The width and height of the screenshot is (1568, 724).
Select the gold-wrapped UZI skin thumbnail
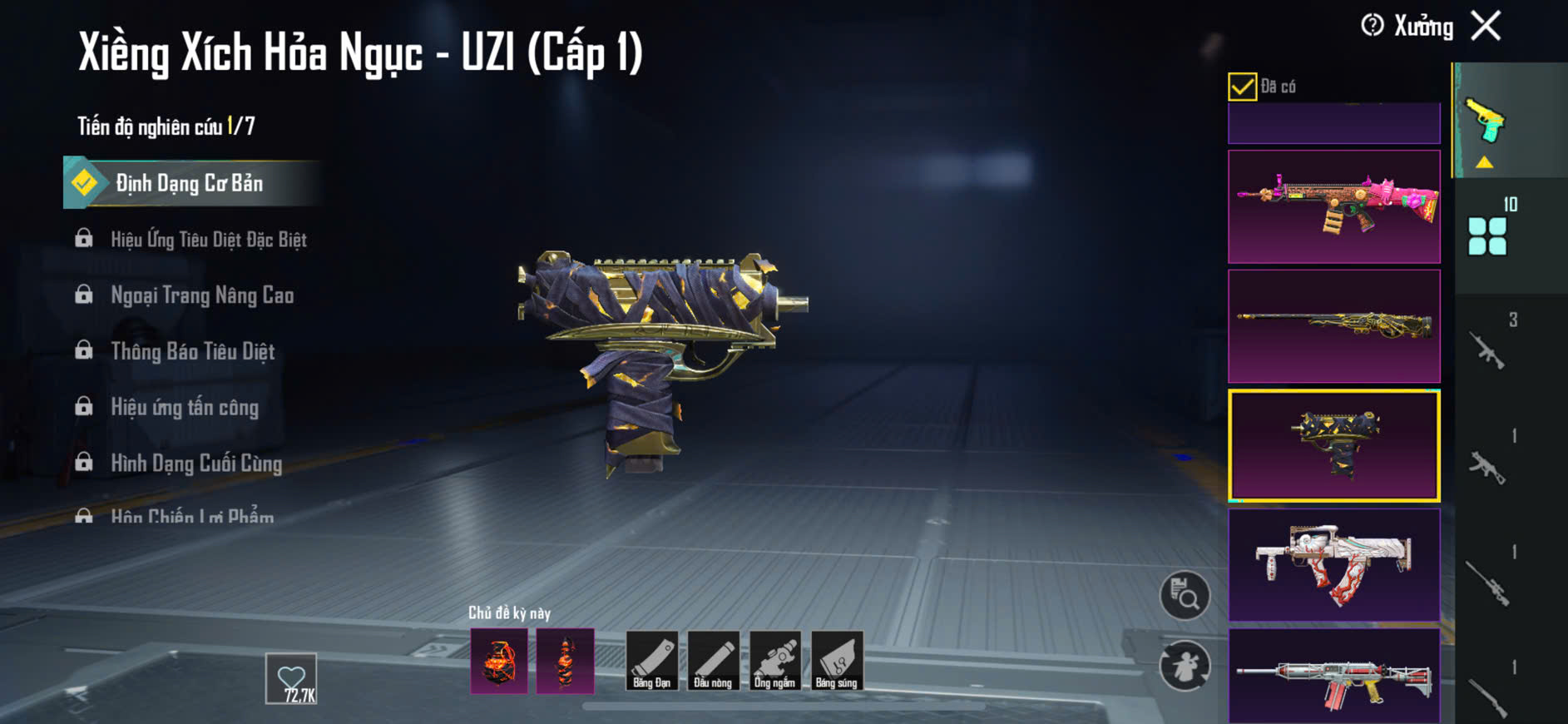pyautogui.click(x=1333, y=445)
